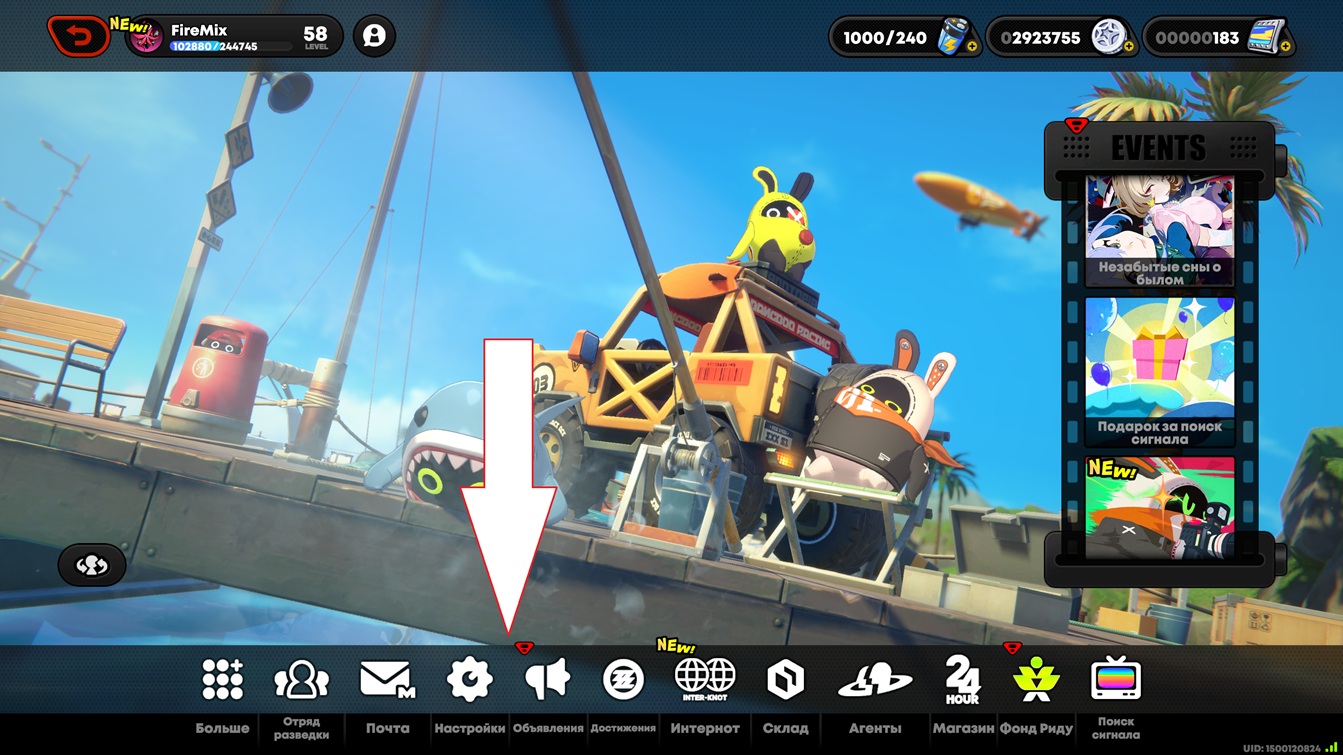Image resolution: width=1343 pixels, height=755 pixels.
Task: Open the round user profile button
Action: pos(374,37)
